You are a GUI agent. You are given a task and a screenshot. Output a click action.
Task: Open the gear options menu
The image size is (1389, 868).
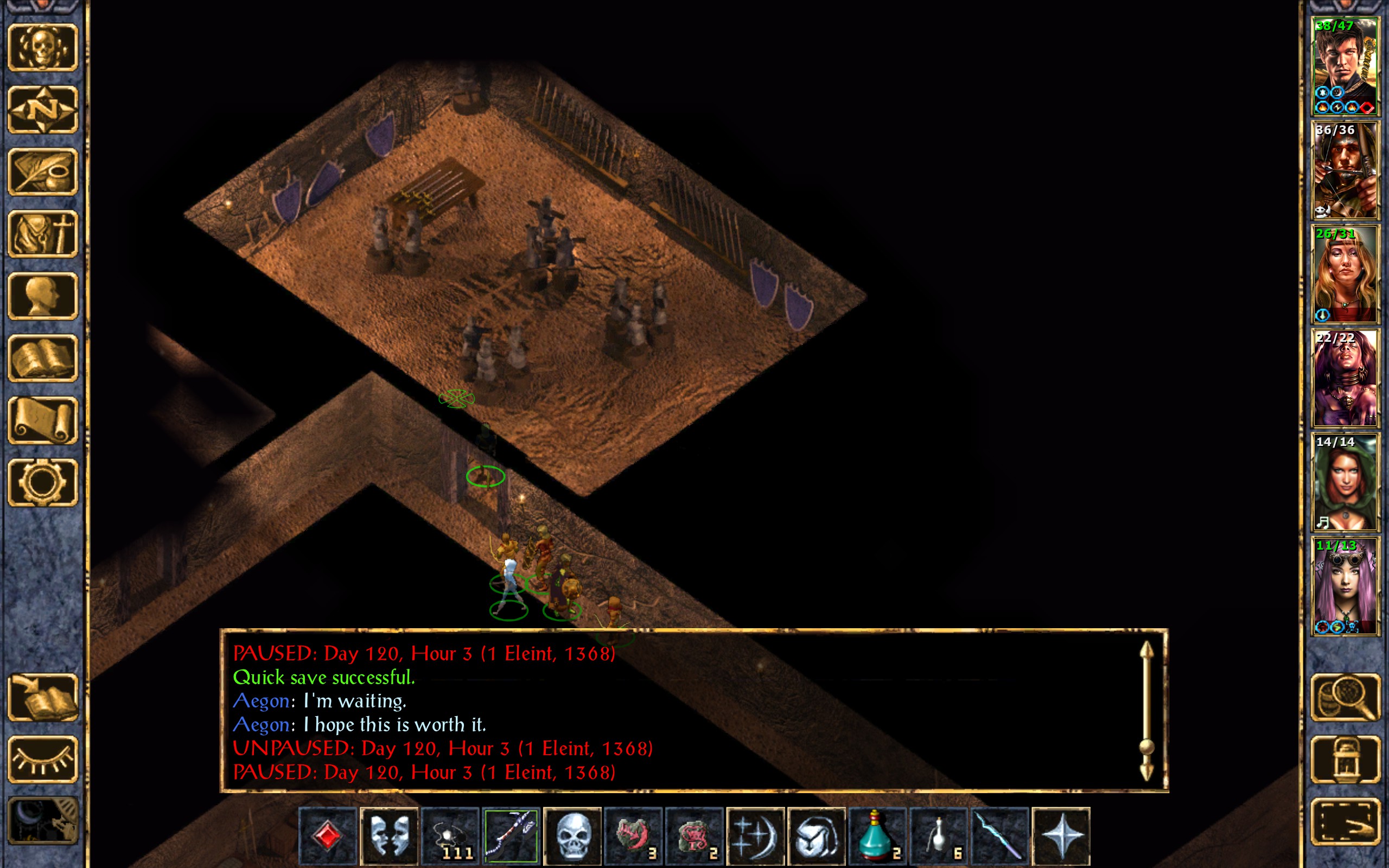click(x=43, y=482)
